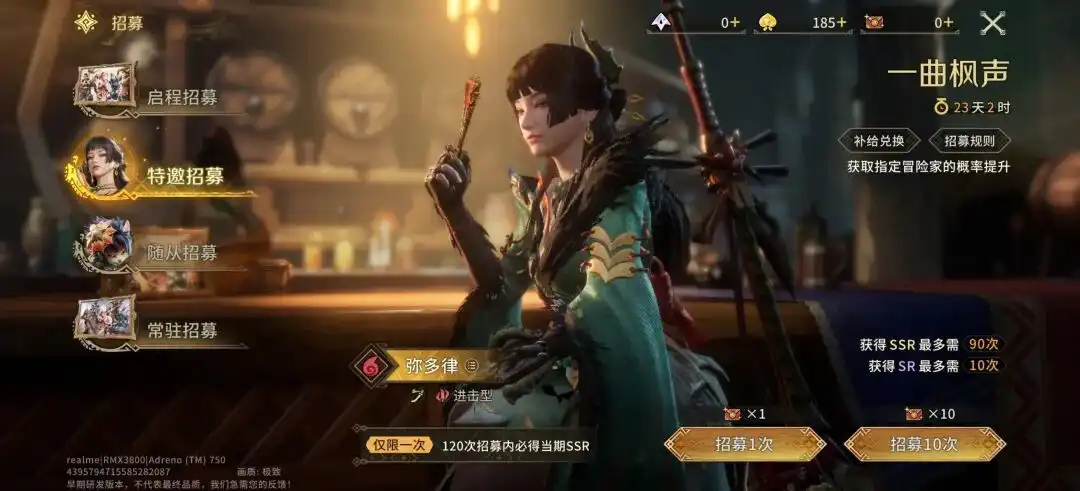Open 弥多律 character details icon
The height and width of the screenshot is (491, 1080).
tap(473, 366)
